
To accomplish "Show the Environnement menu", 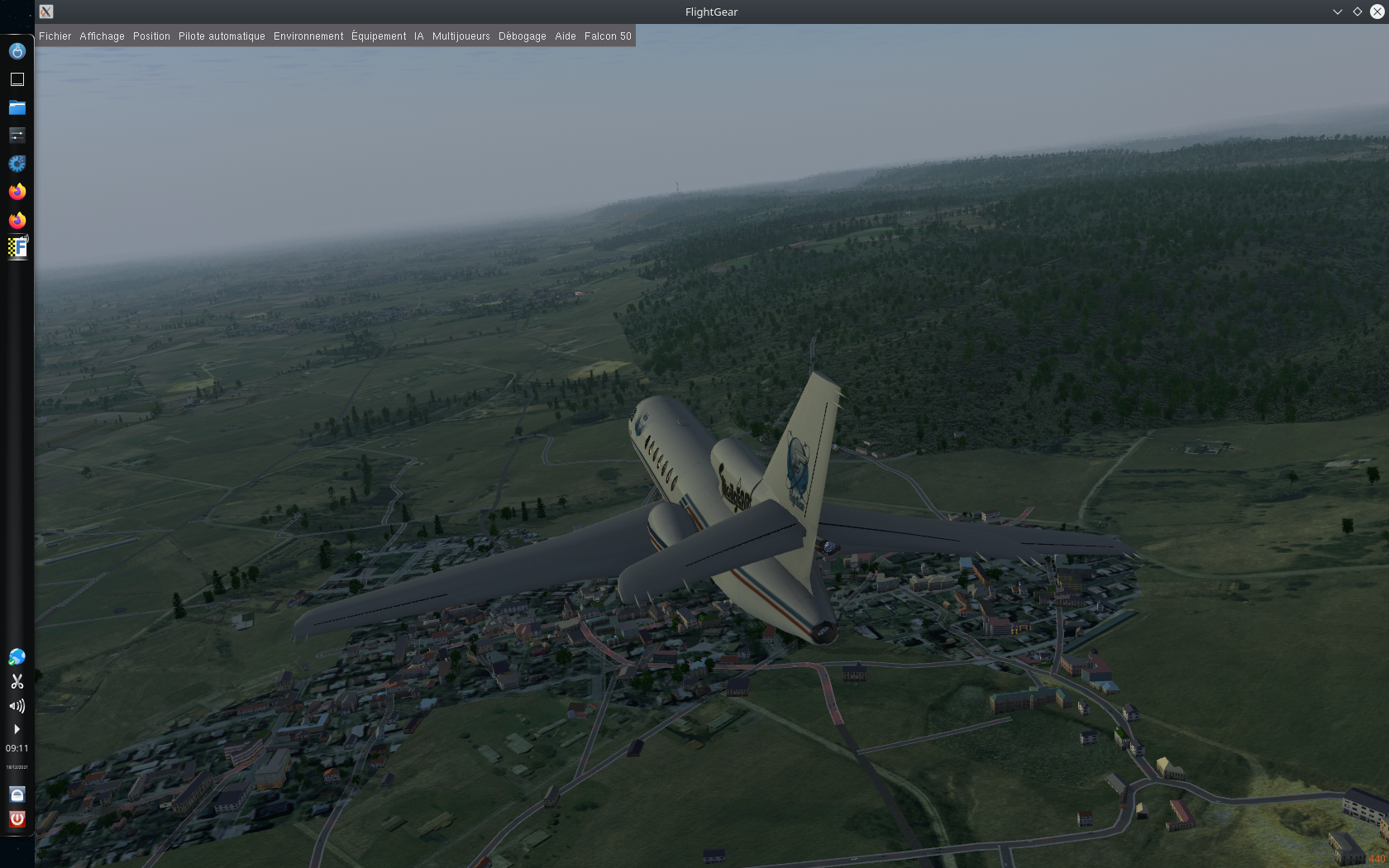I will coord(308,36).
